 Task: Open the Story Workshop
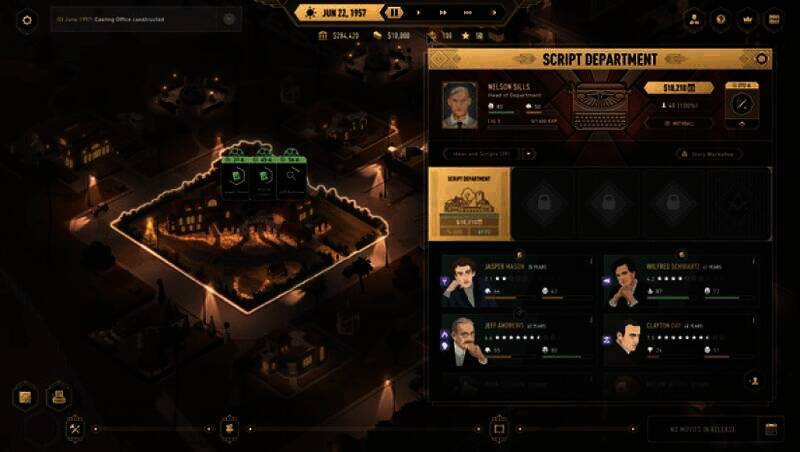709,154
